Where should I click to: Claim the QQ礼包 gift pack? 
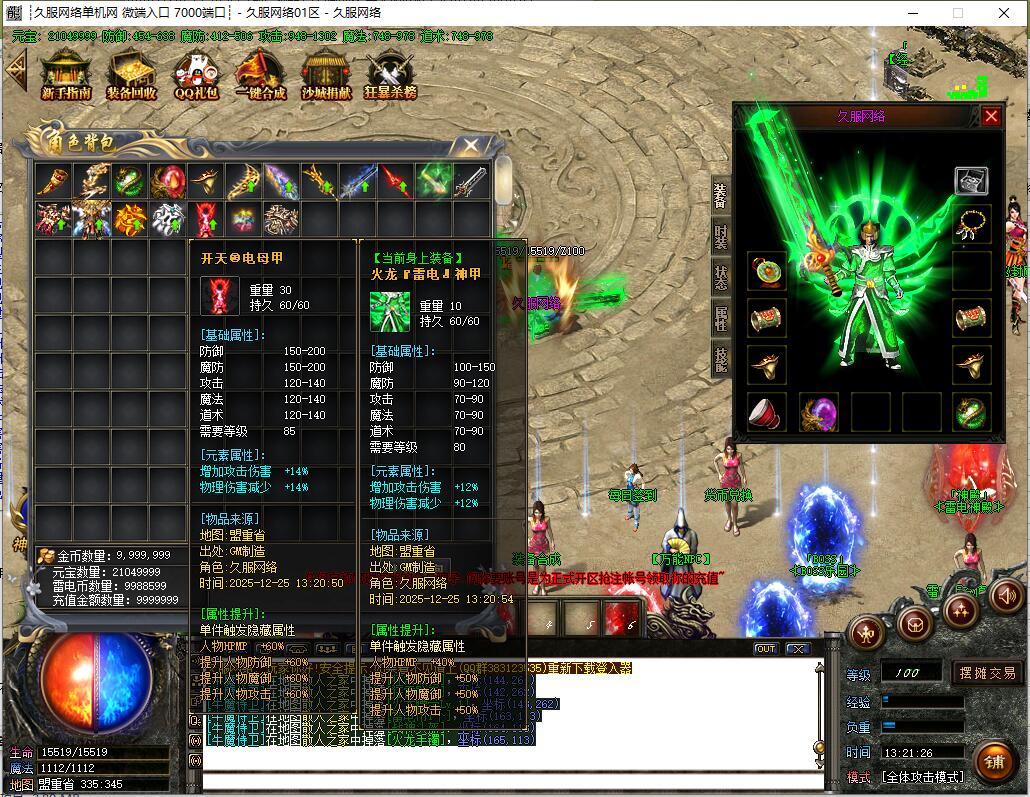(x=195, y=75)
